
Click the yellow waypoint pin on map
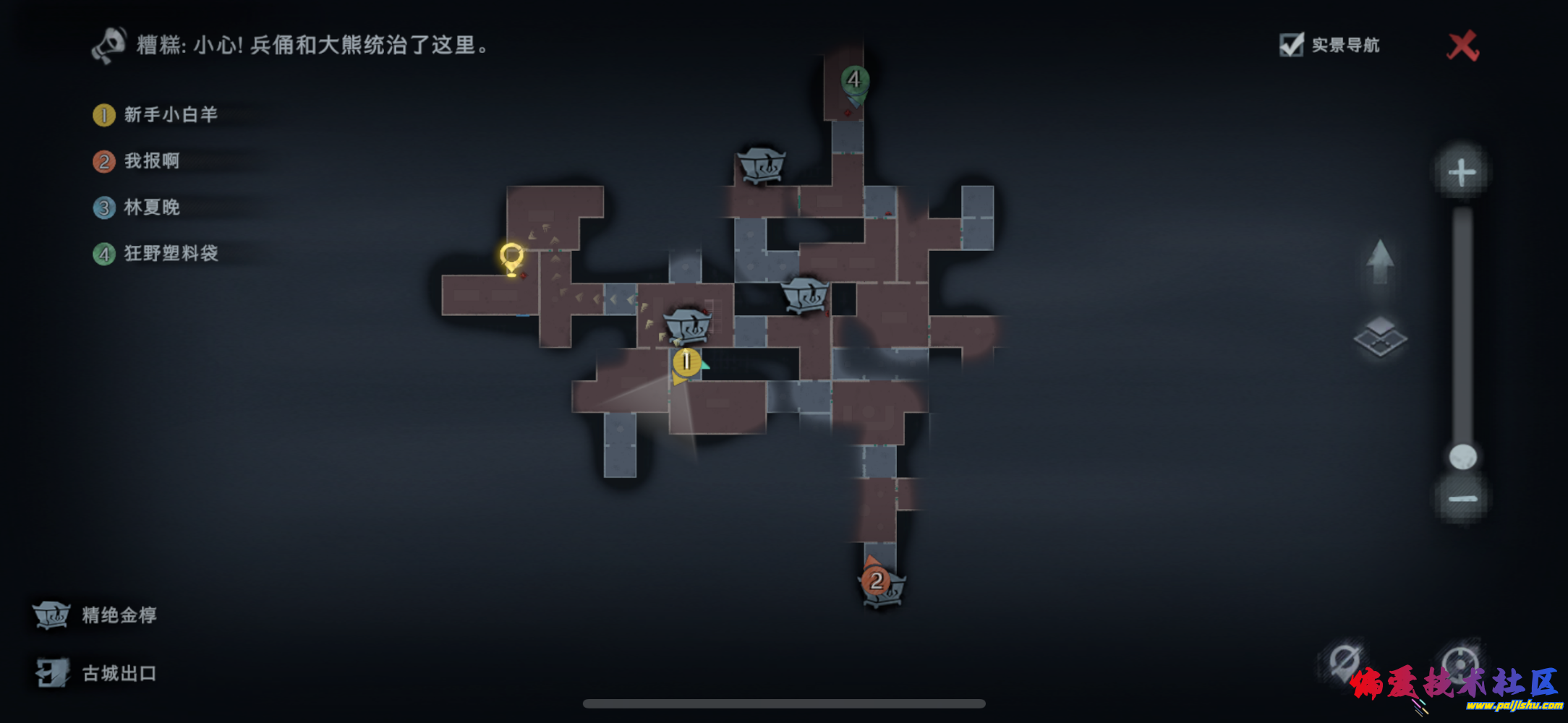pos(511,257)
